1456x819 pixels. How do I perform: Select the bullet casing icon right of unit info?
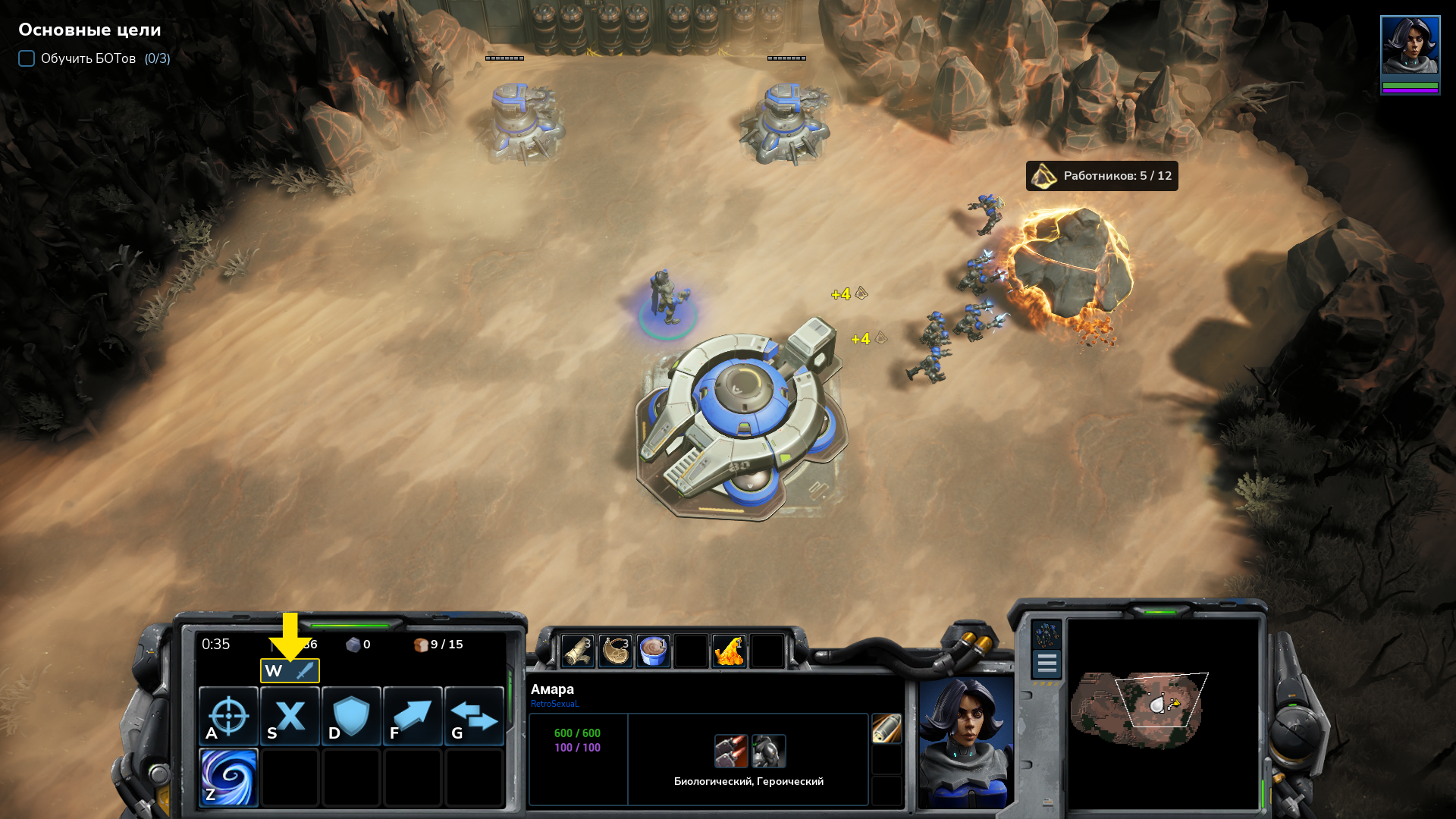click(x=886, y=729)
